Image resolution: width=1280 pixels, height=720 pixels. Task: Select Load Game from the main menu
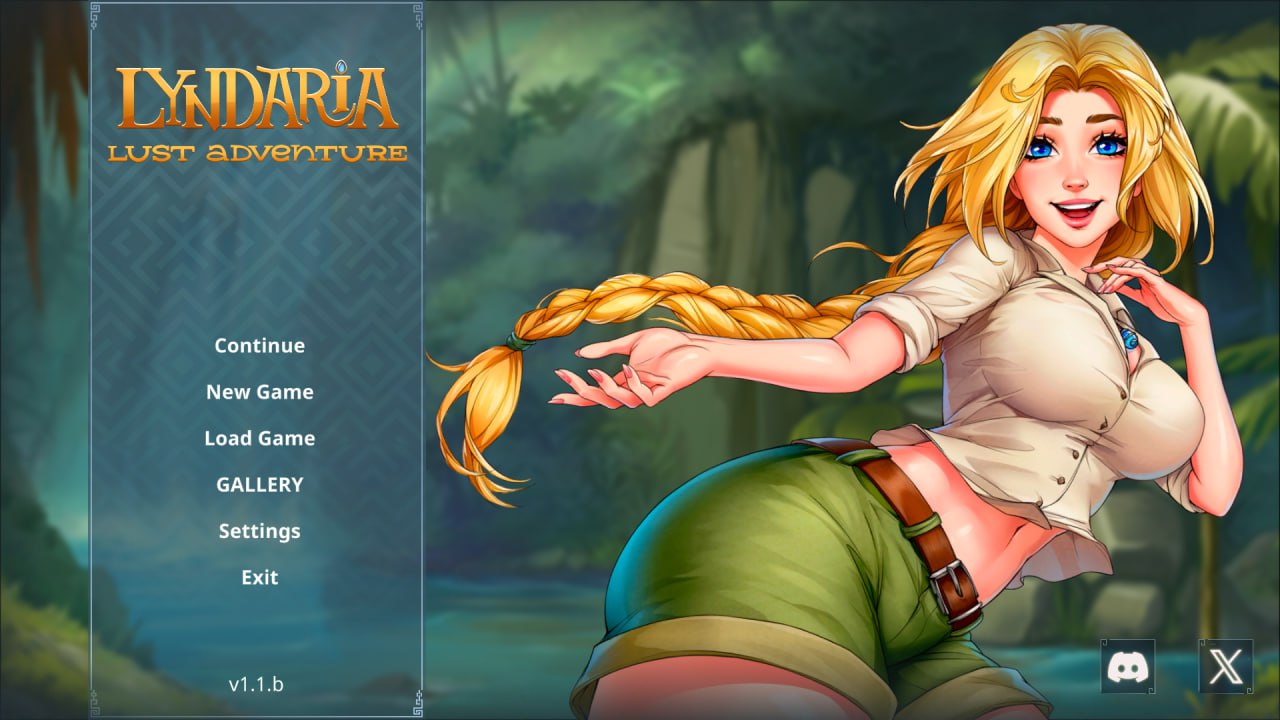pos(259,438)
